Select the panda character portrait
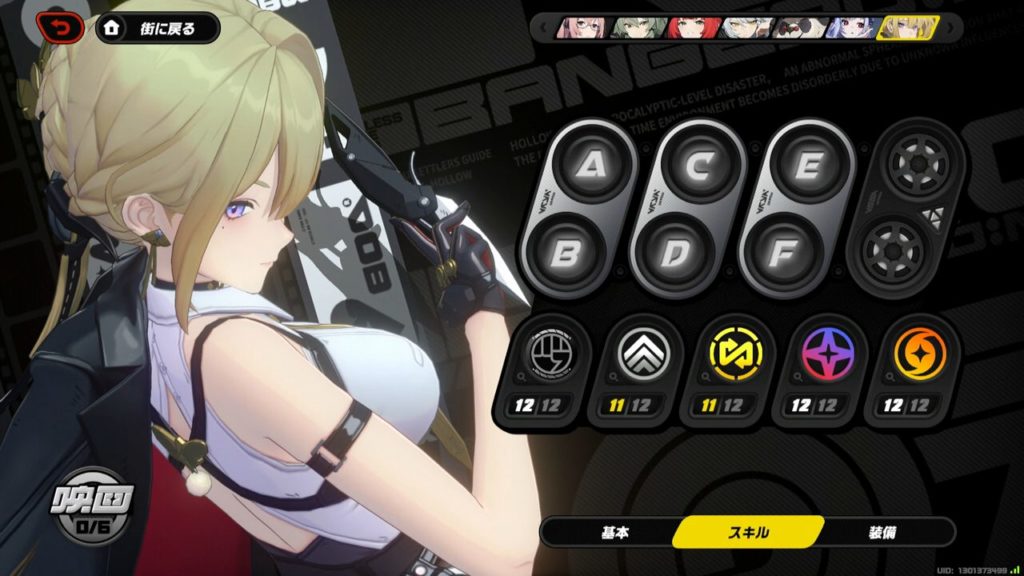1024x576 pixels. (802, 27)
